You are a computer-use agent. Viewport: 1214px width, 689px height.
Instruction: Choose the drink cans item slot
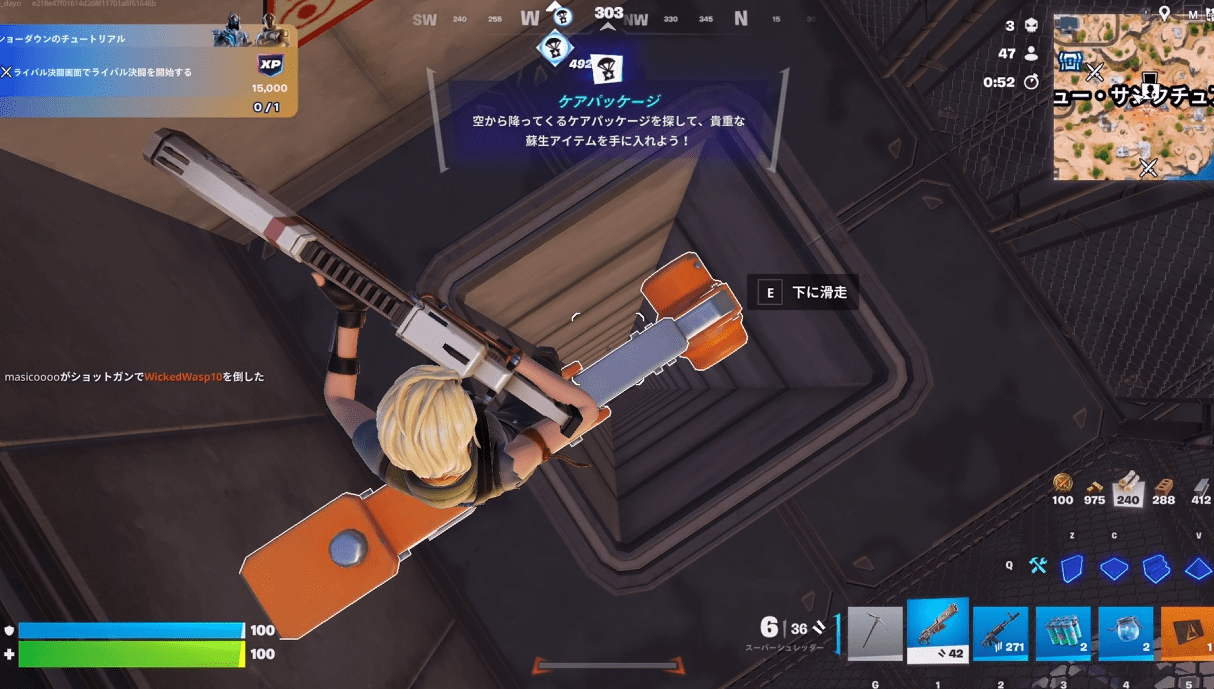coord(1064,634)
